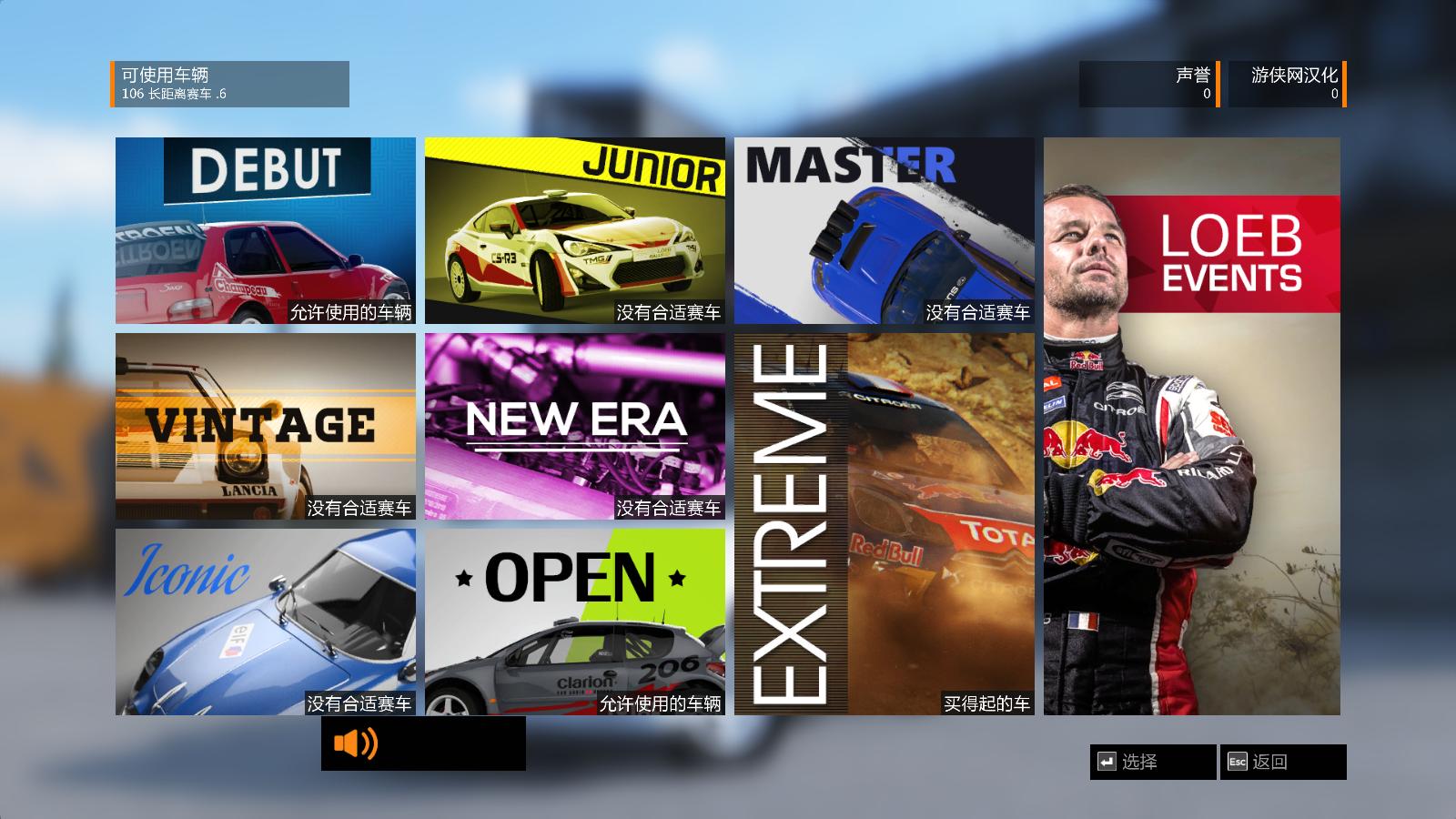This screenshot has width=1456, height=819.
Task: Click the 选择 select button
Action: (x=1152, y=762)
